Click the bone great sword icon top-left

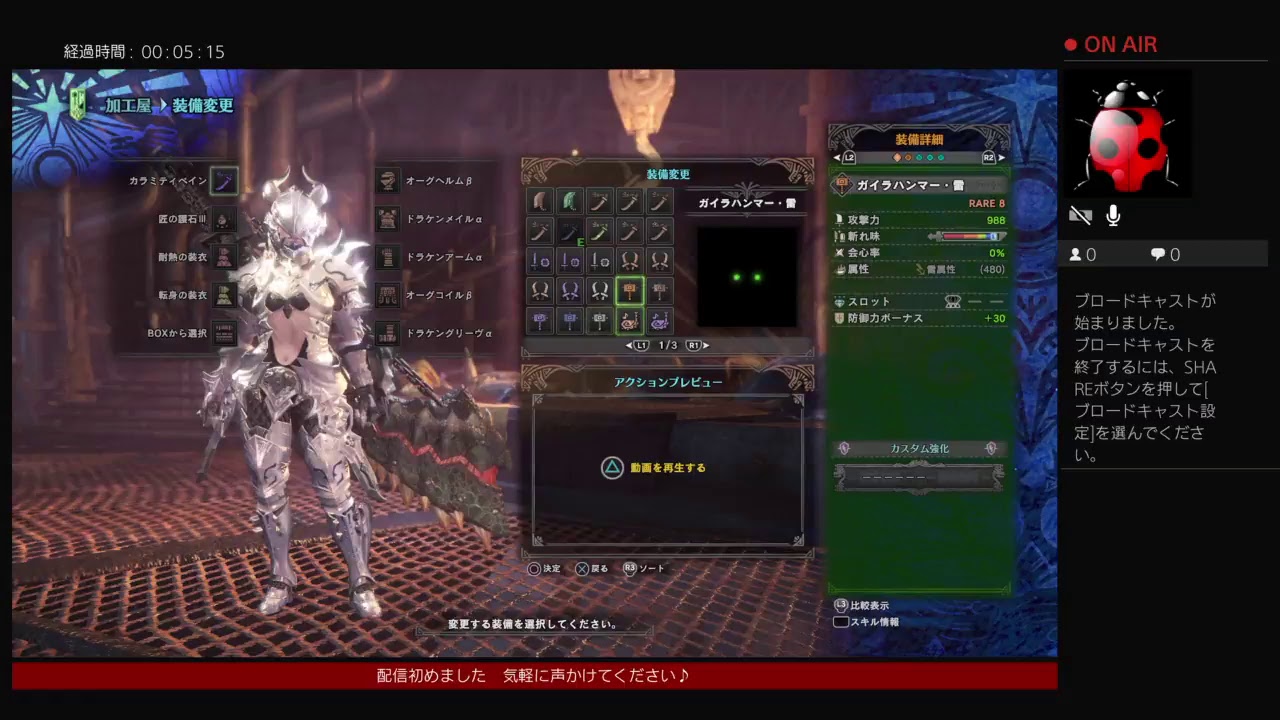click(x=539, y=202)
